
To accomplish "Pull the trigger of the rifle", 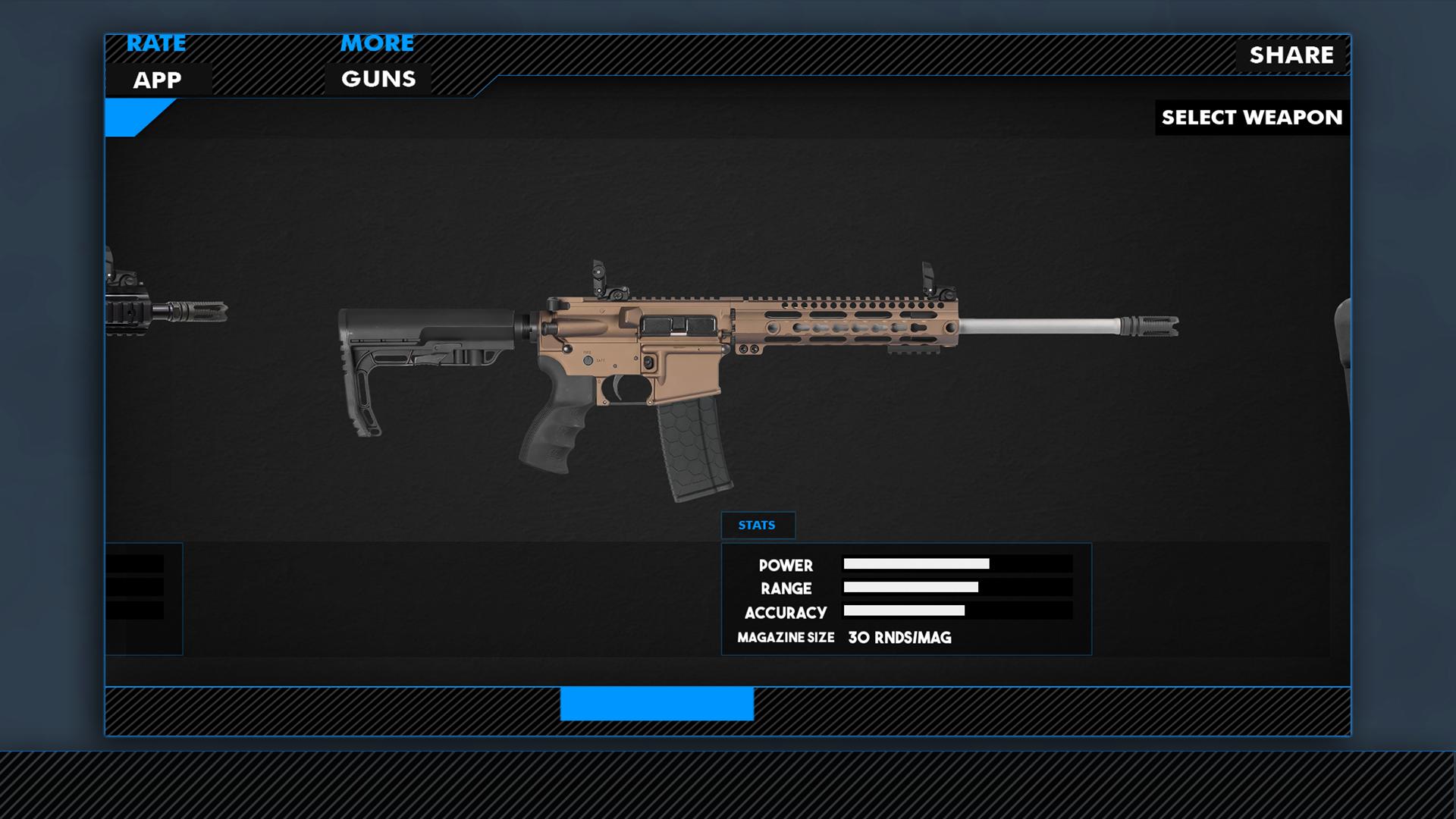I will click(x=617, y=388).
